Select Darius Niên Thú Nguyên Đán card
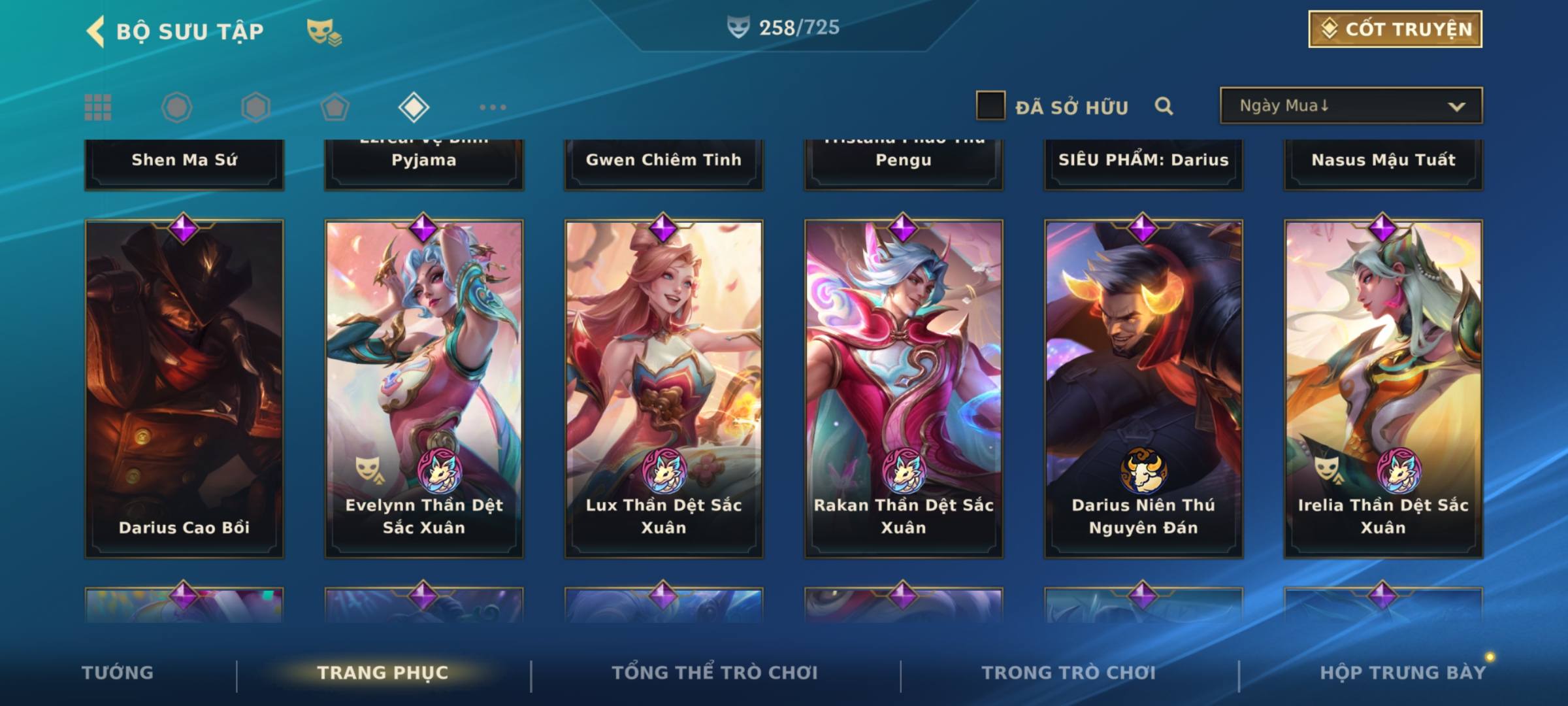Viewport: 1568px width, 706px height. point(1143,388)
